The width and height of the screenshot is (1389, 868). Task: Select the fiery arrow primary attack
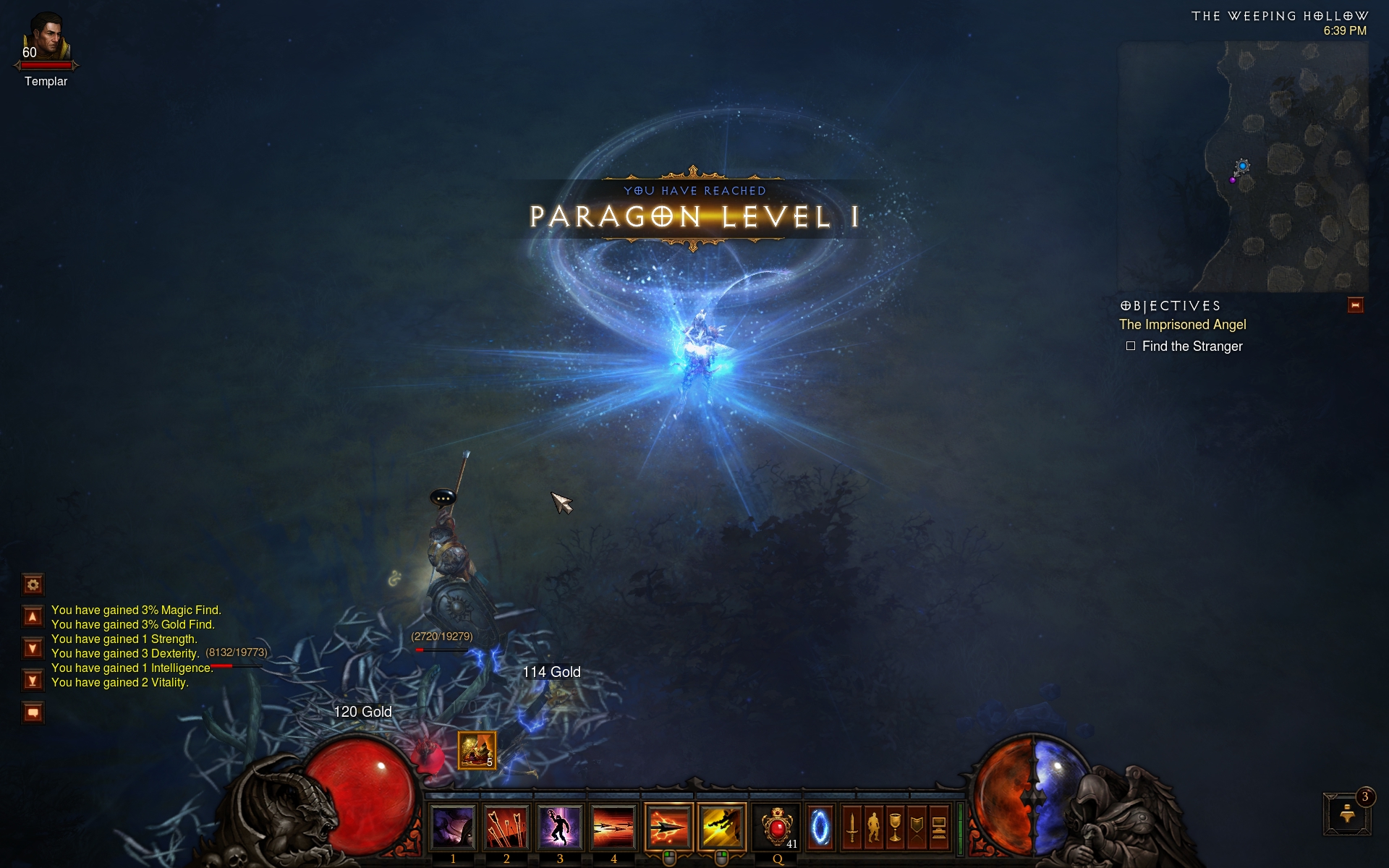[668, 827]
